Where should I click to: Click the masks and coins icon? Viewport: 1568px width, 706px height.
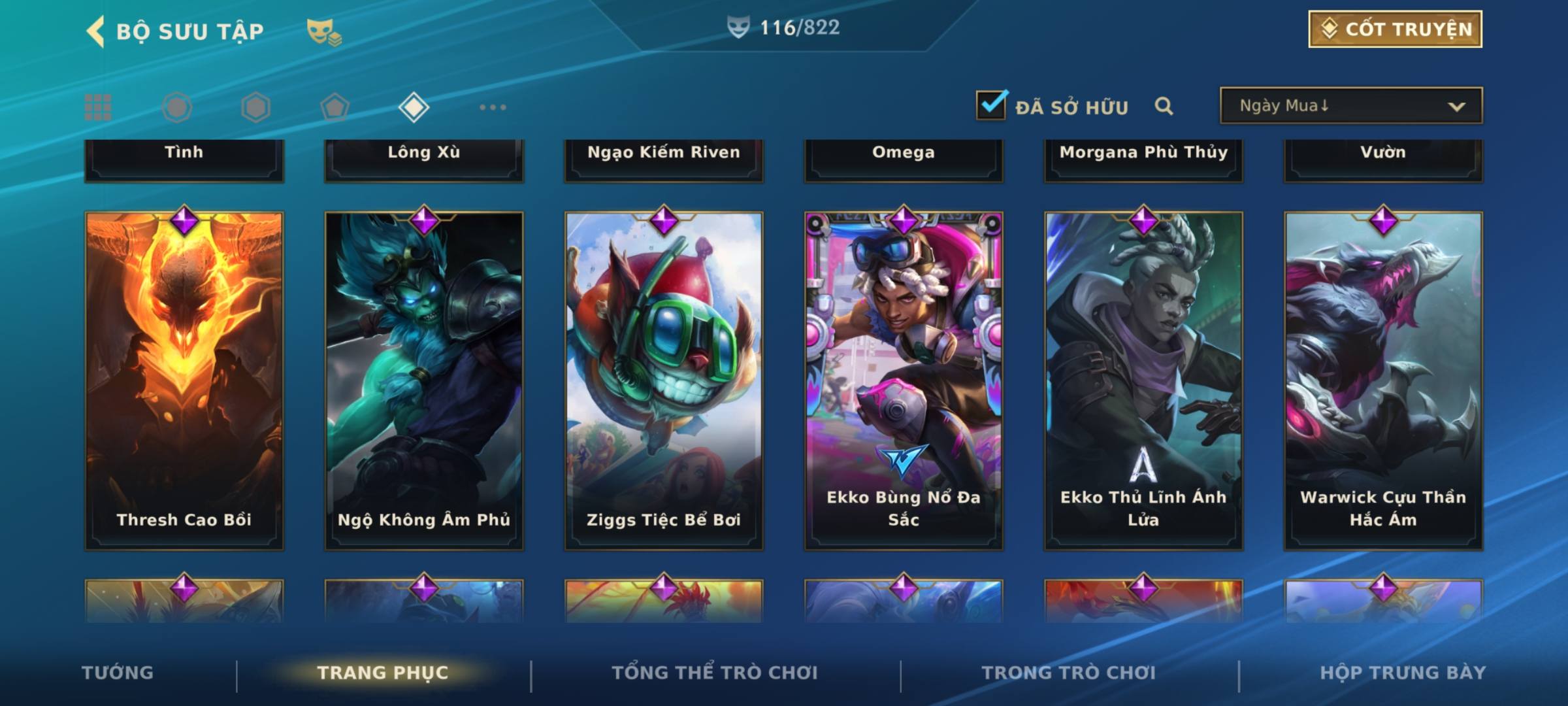coord(324,31)
